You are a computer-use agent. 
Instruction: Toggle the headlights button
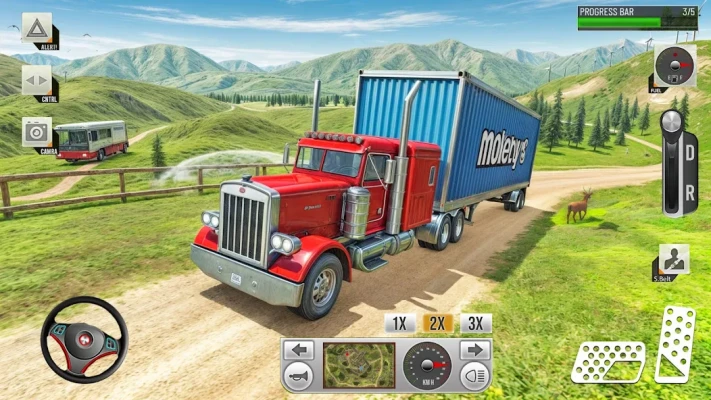(474, 377)
